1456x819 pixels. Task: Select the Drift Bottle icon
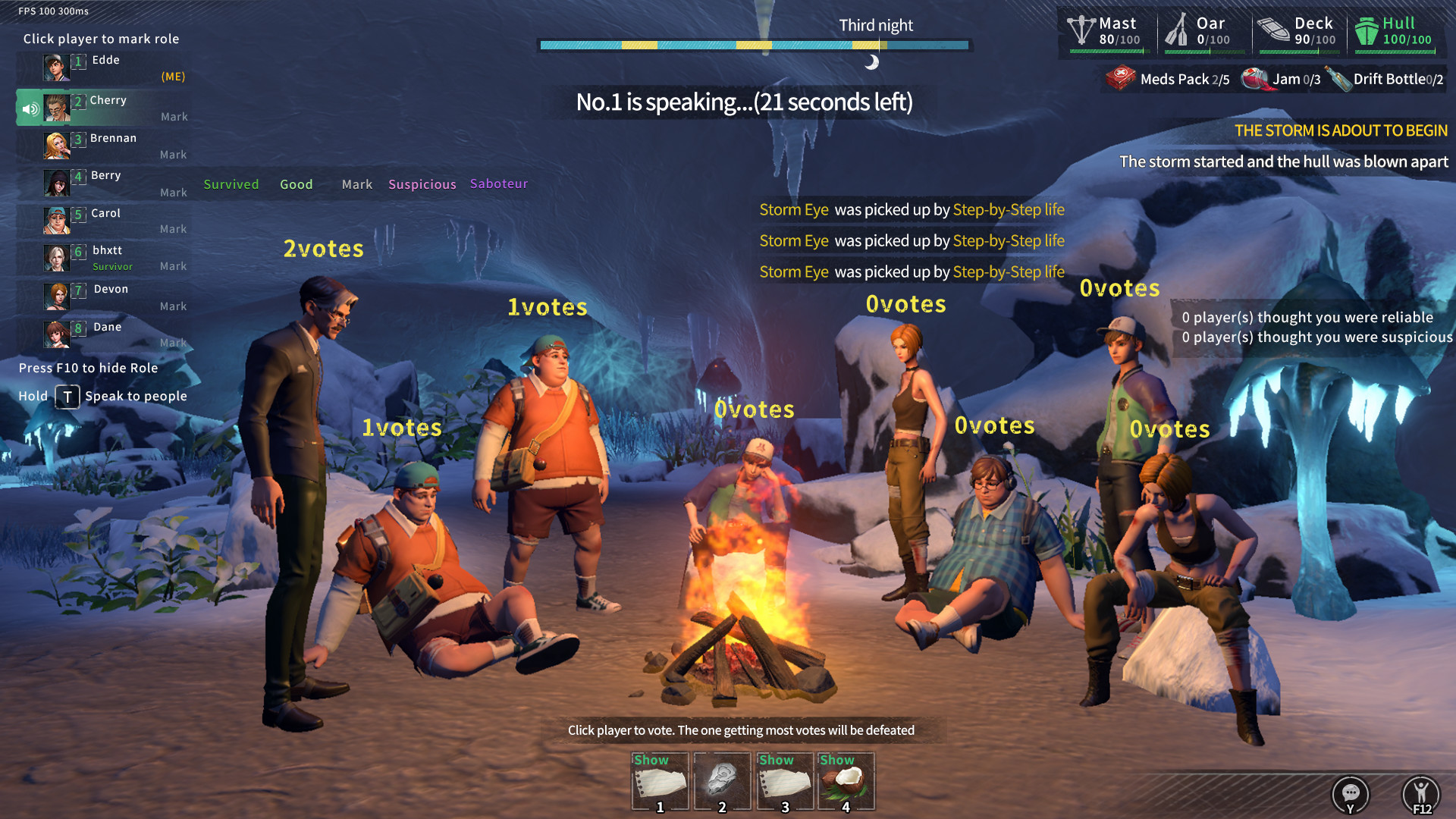1343,78
